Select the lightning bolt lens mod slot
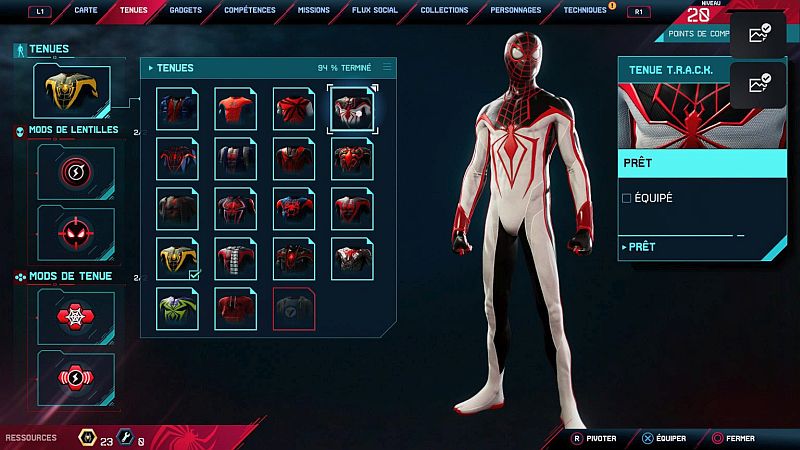The height and width of the screenshot is (450, 800). [x=76, y=173]
